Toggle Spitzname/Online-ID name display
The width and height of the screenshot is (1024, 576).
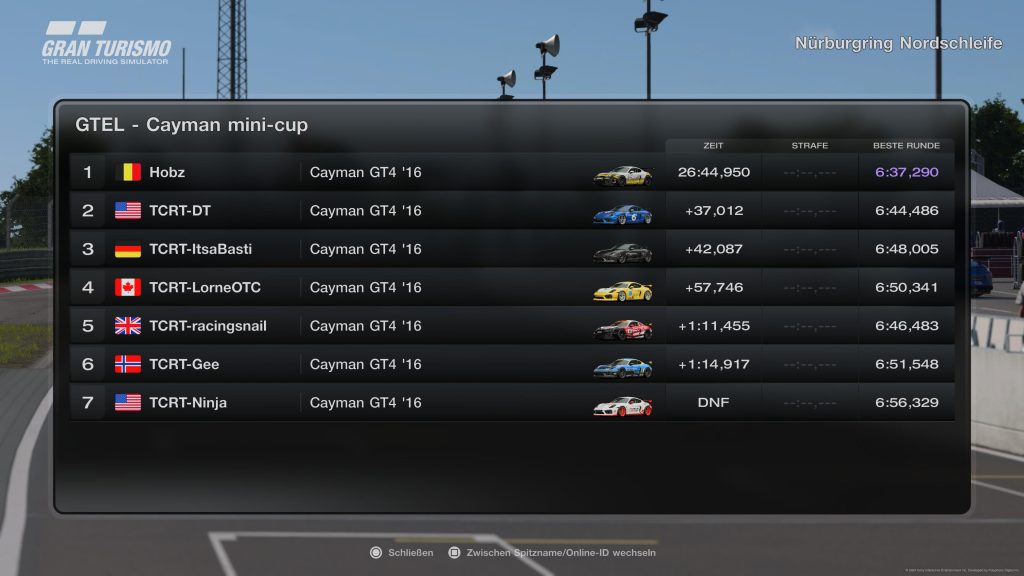point(552,552)
